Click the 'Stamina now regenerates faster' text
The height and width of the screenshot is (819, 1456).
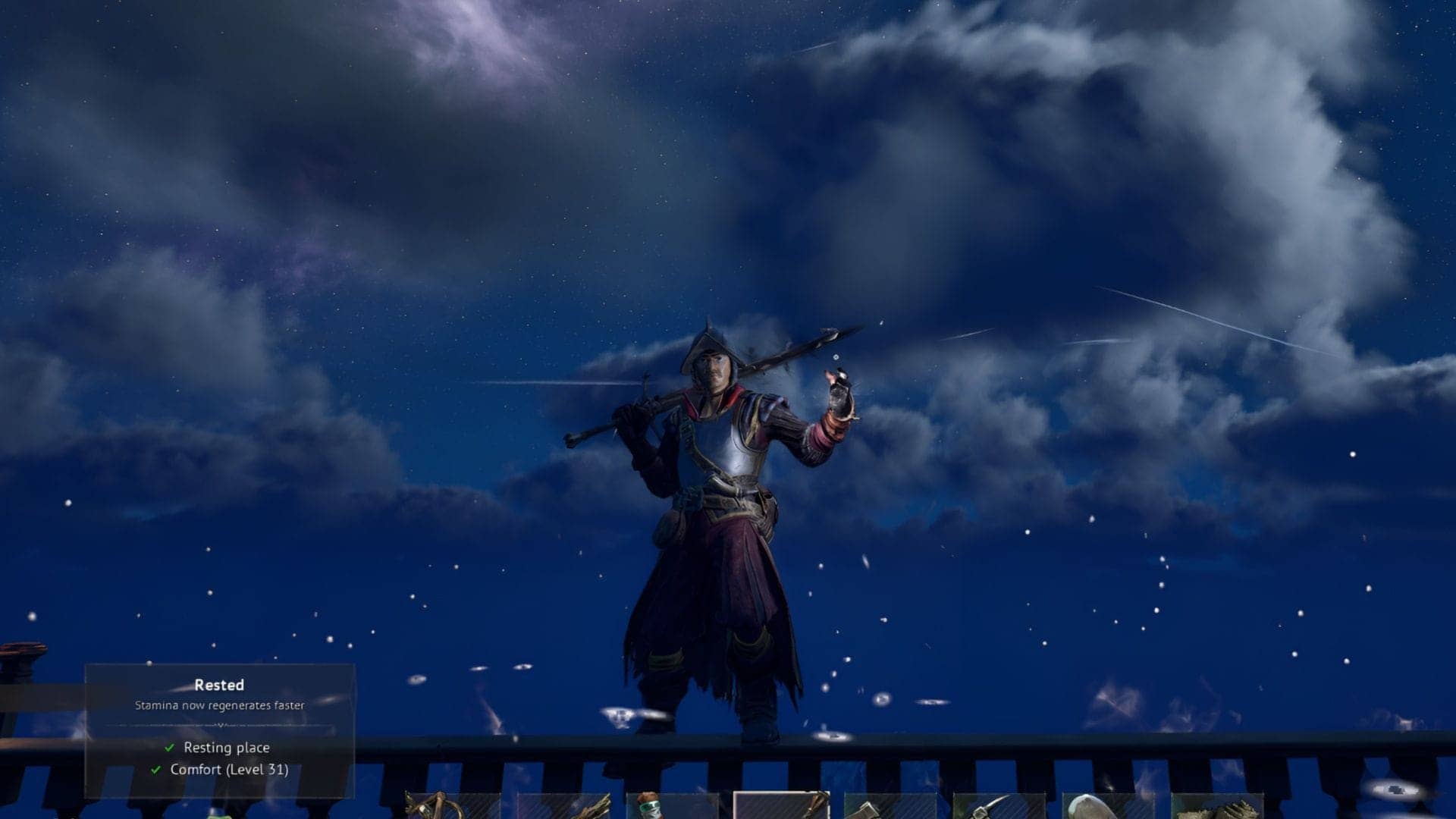pos(220,706)
